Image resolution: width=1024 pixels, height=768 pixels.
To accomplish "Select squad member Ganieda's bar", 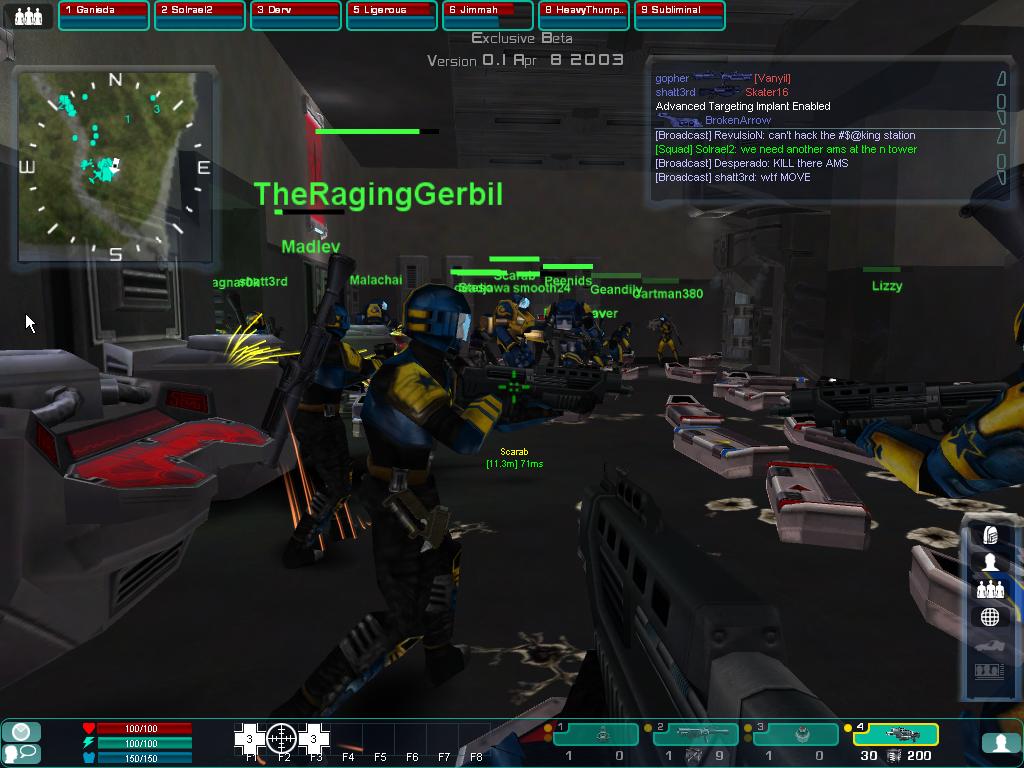I will (103, 15).
